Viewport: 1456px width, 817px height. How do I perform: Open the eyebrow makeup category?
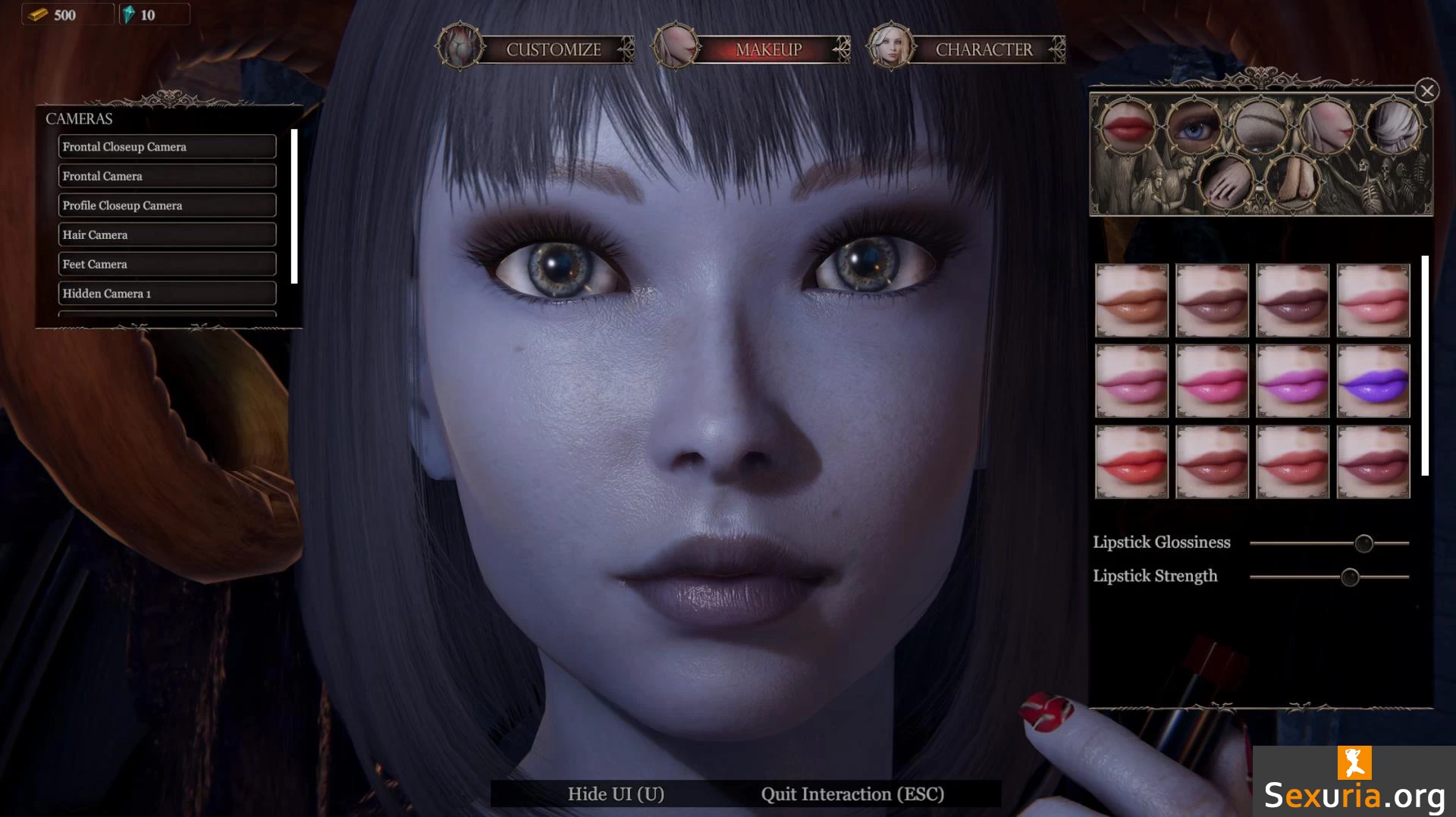point(1260,125)
